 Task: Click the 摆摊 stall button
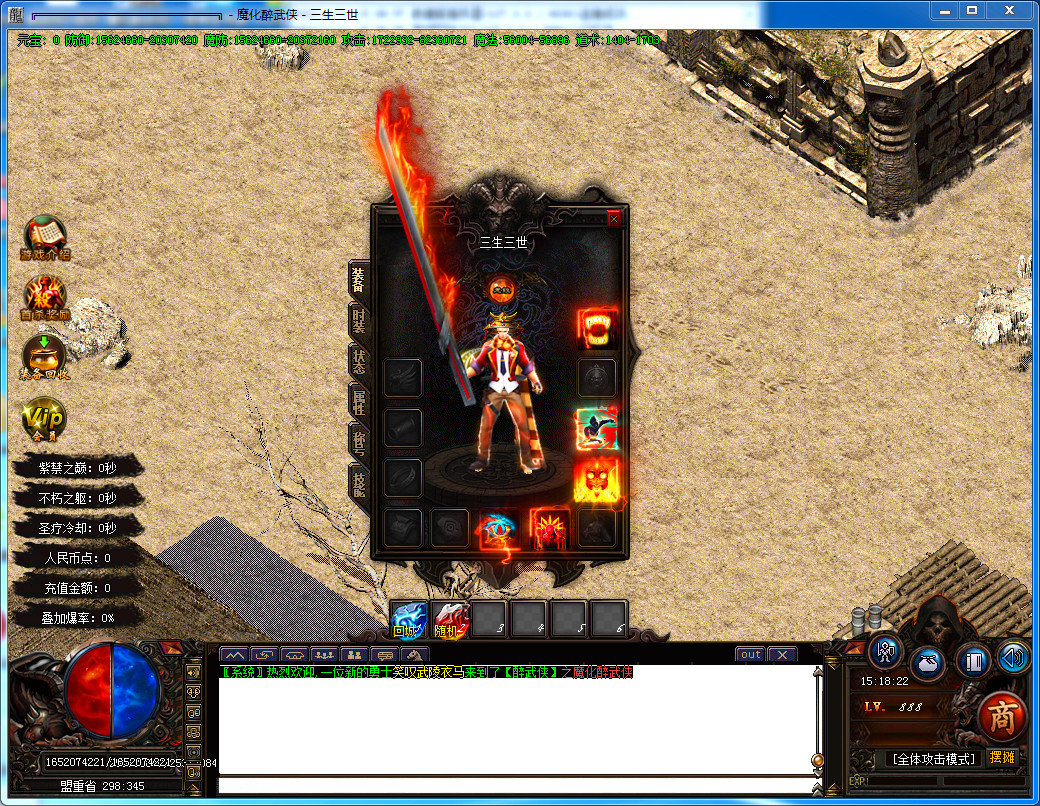tap(1002, 758)
